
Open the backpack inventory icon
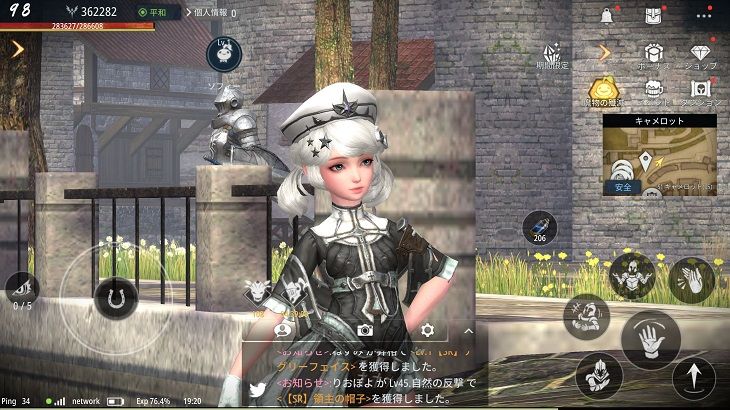point(652,15)
